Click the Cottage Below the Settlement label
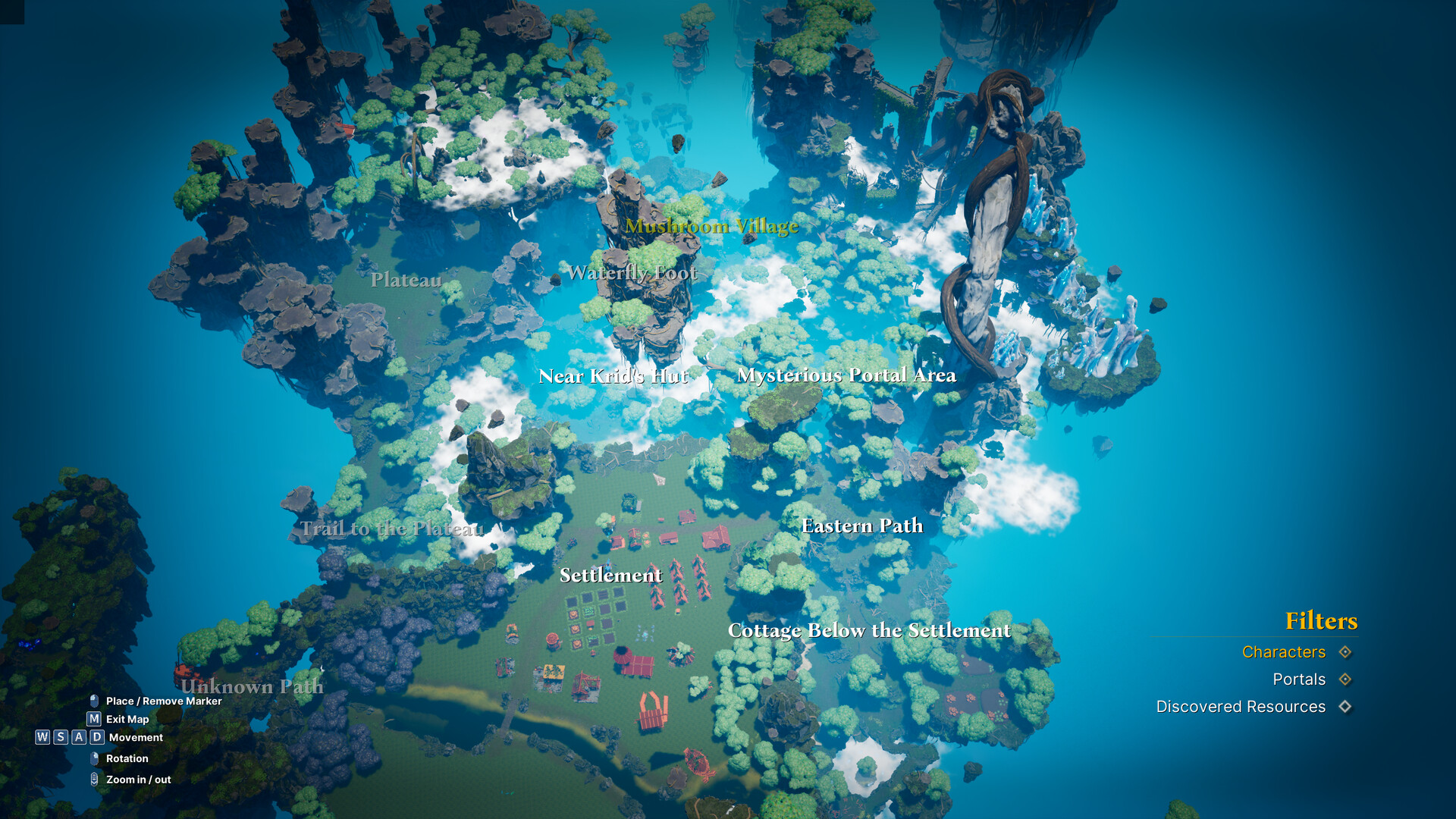 pos(869,630)
